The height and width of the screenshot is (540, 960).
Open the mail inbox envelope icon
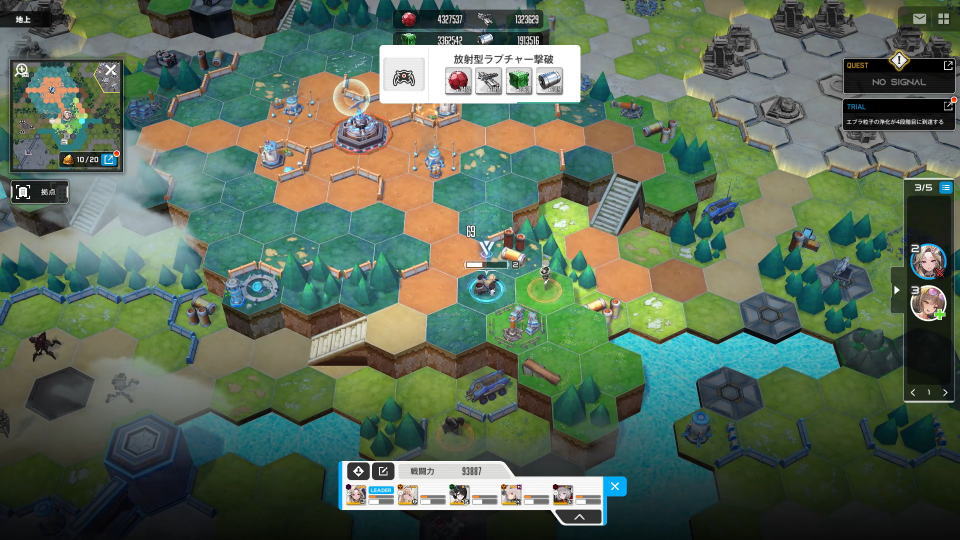[919, 18]
